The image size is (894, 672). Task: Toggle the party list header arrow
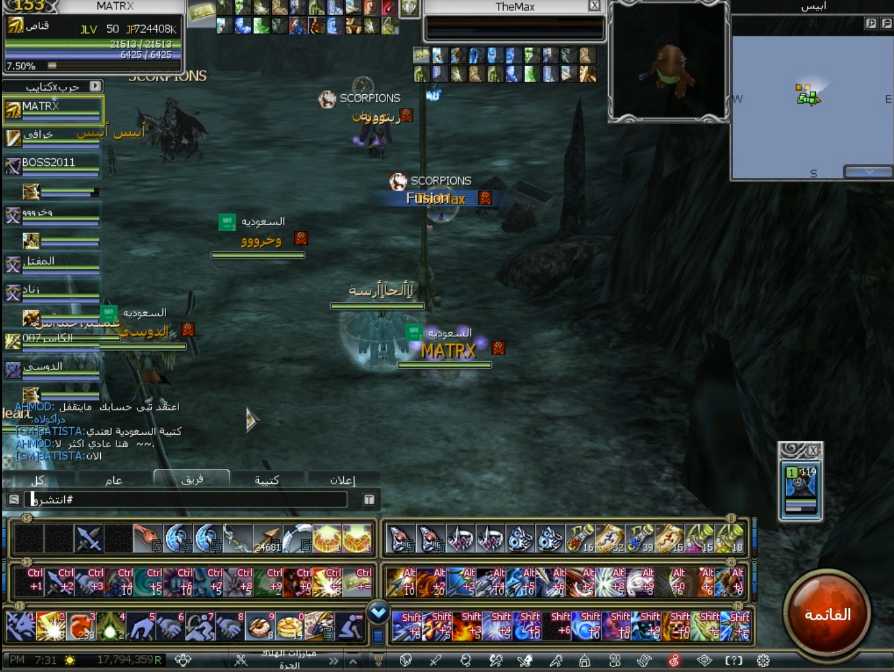click(95, 87)
